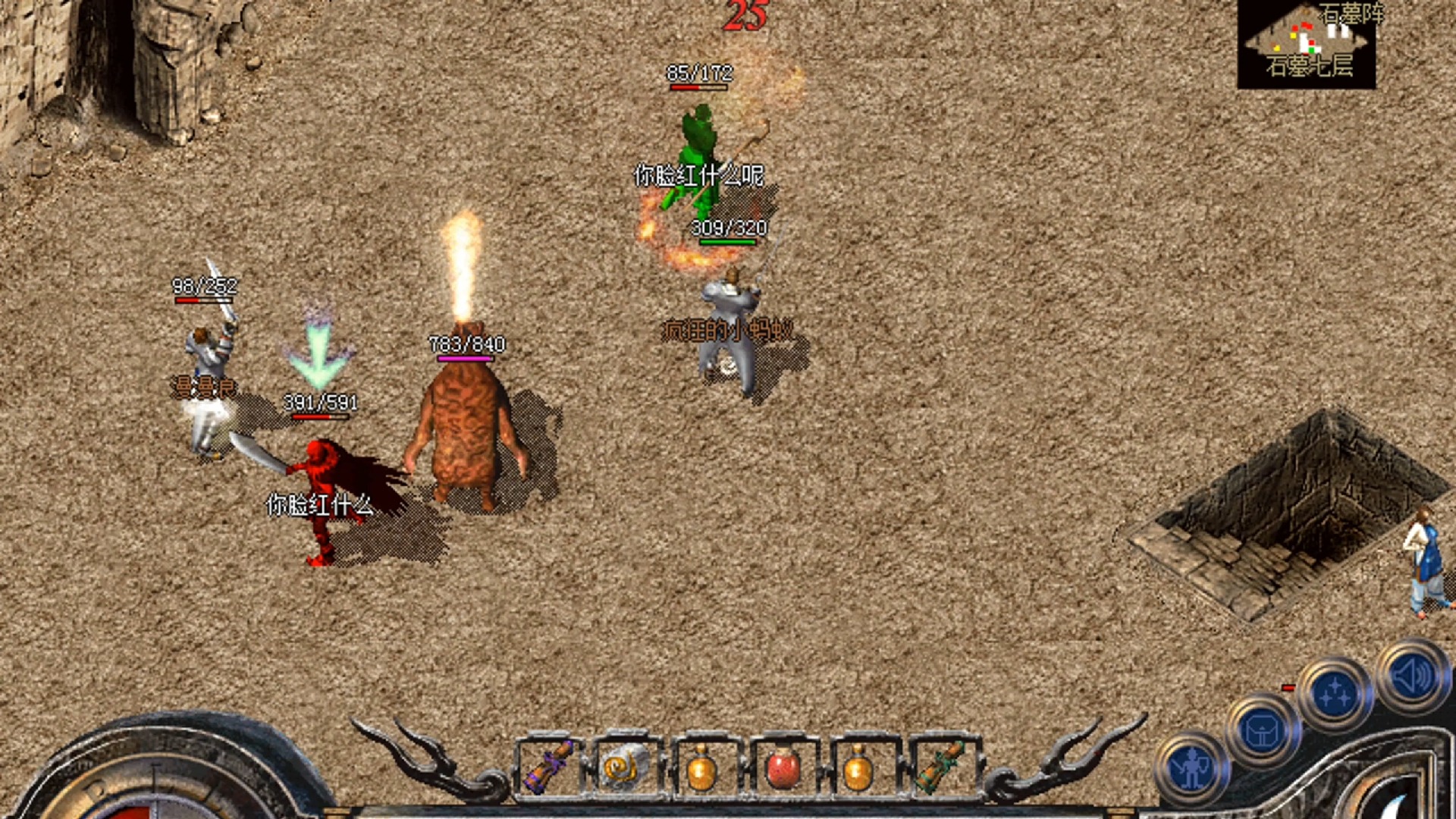This screenshot has width=1456, height=819.
Task: Use the green-ribbon scroll in the hotbar
Action: pyautogui.click(x=939, y=767)
